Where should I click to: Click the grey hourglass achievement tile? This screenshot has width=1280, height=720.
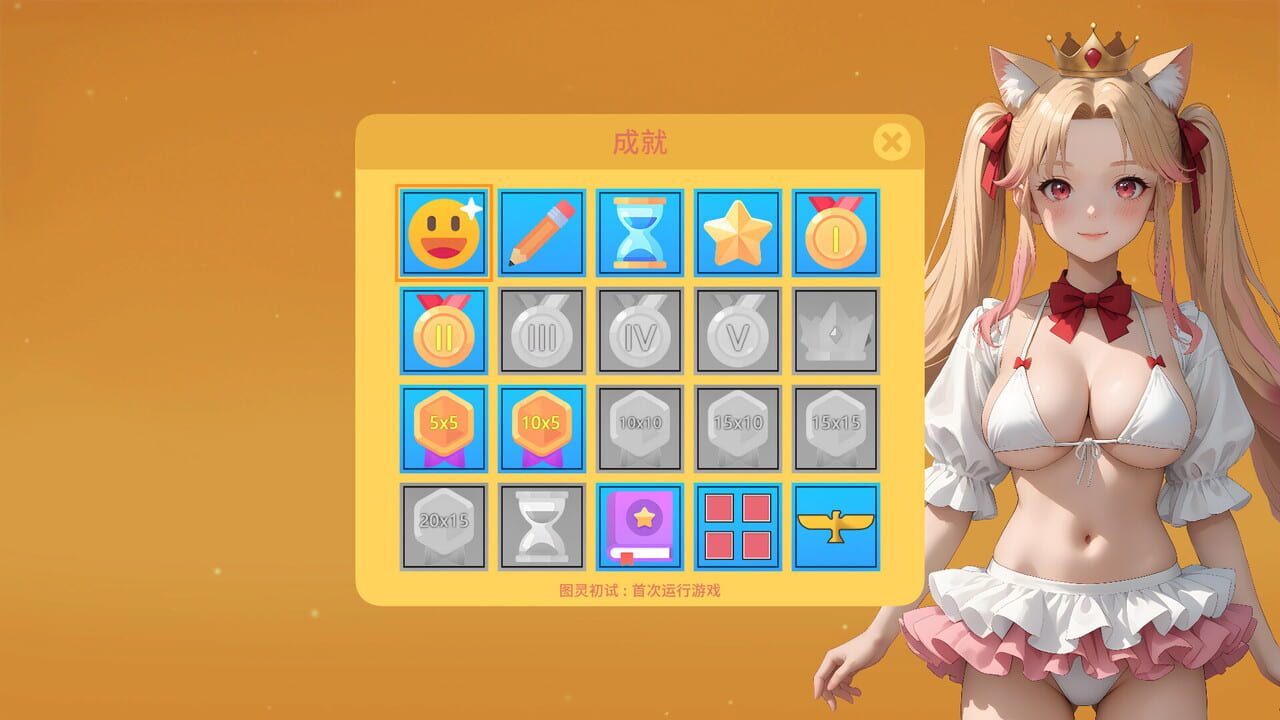coord(542,524)
